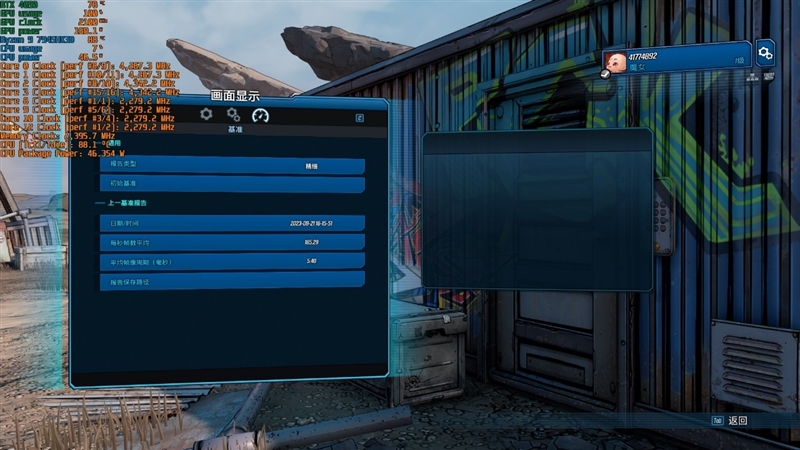Image resolution: width=800 pixels, height=450 pixels.
Task: Open the player card for 41774892
Action: coord(676,59)
